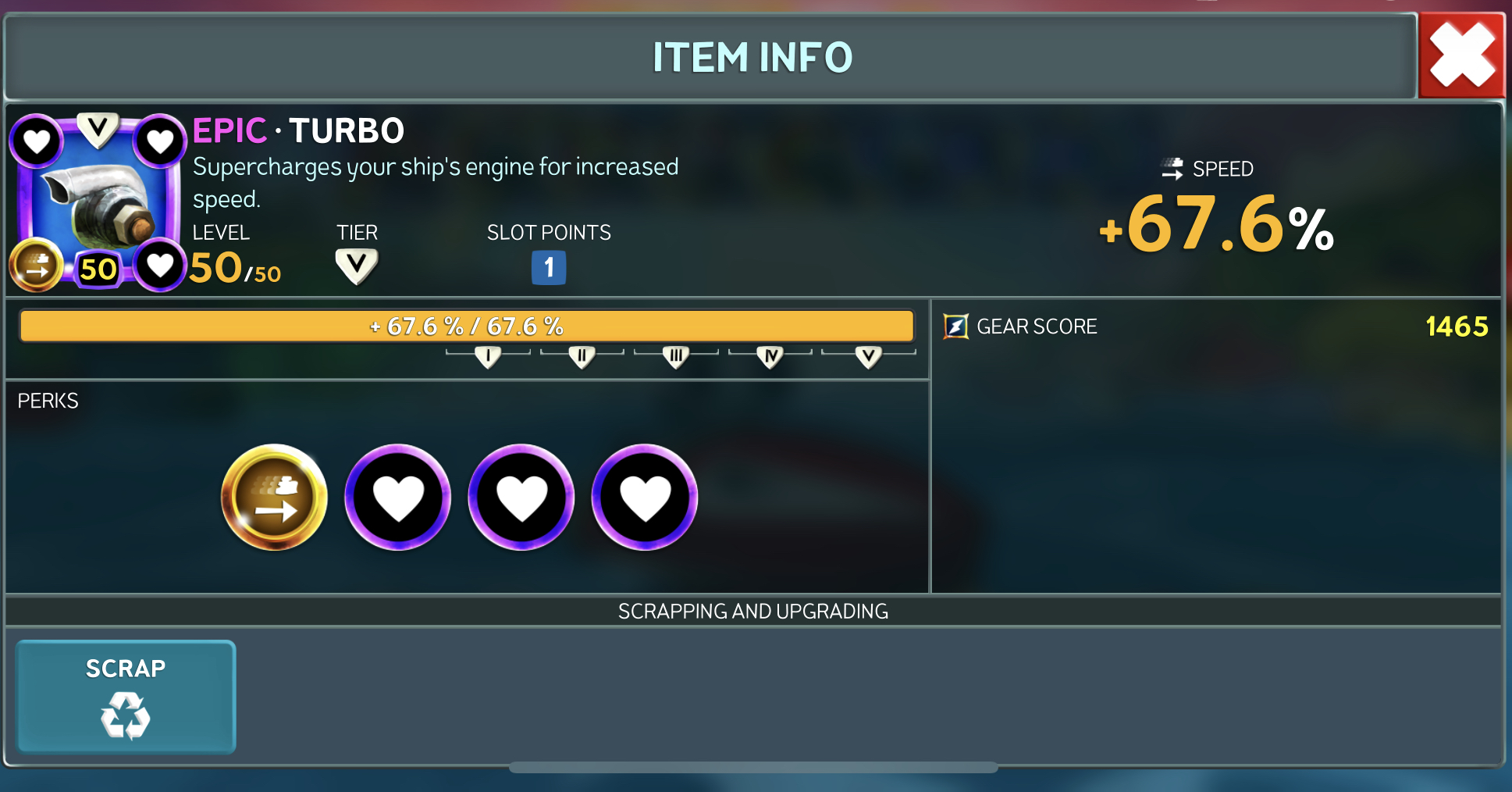
Task: Click the blue slot points badge
Action: 549,268
